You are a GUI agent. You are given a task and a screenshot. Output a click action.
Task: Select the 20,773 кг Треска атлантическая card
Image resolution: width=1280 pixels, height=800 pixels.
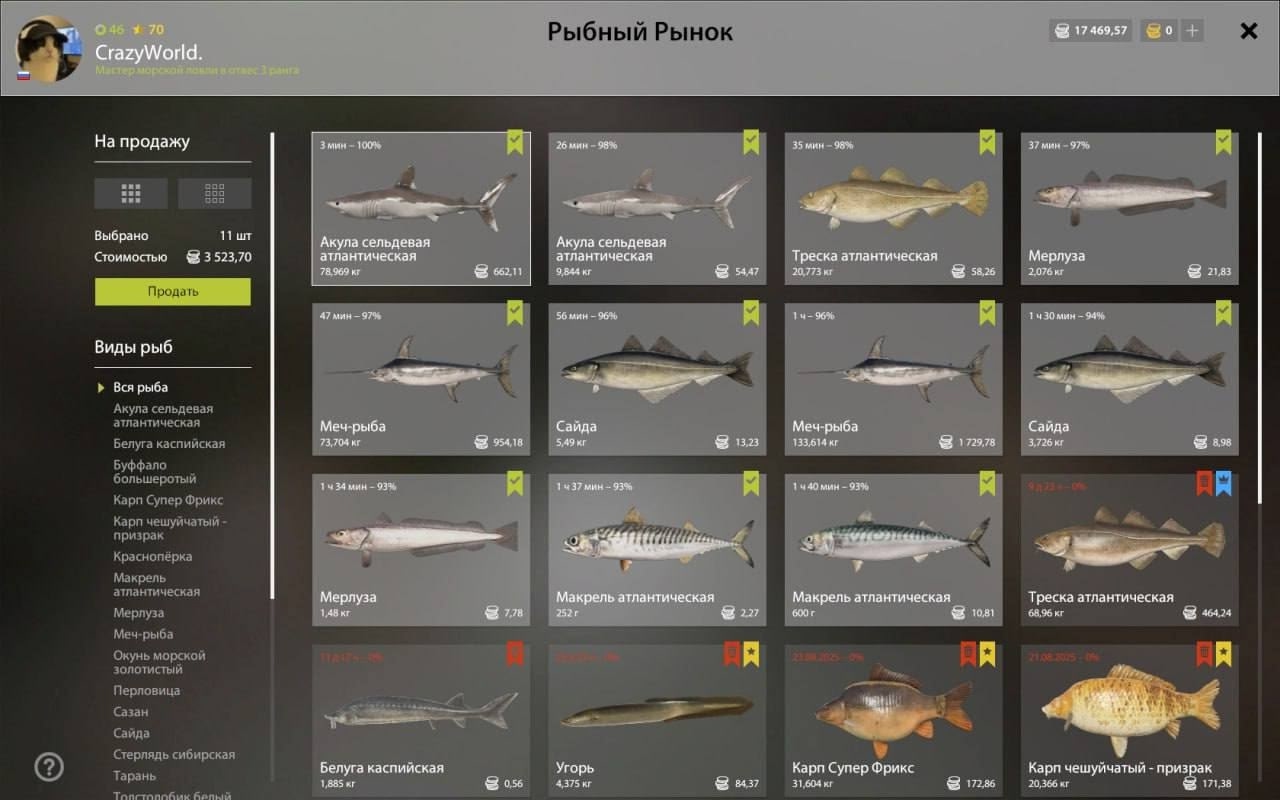click(x=893, y=208)
